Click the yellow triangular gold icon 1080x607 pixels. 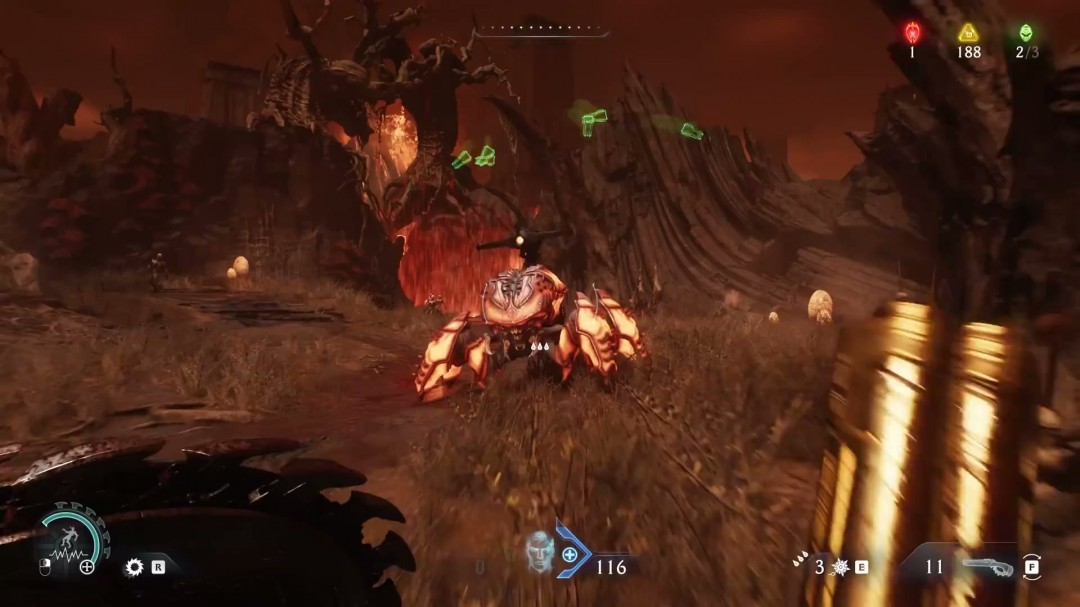(x=968, y=31)
